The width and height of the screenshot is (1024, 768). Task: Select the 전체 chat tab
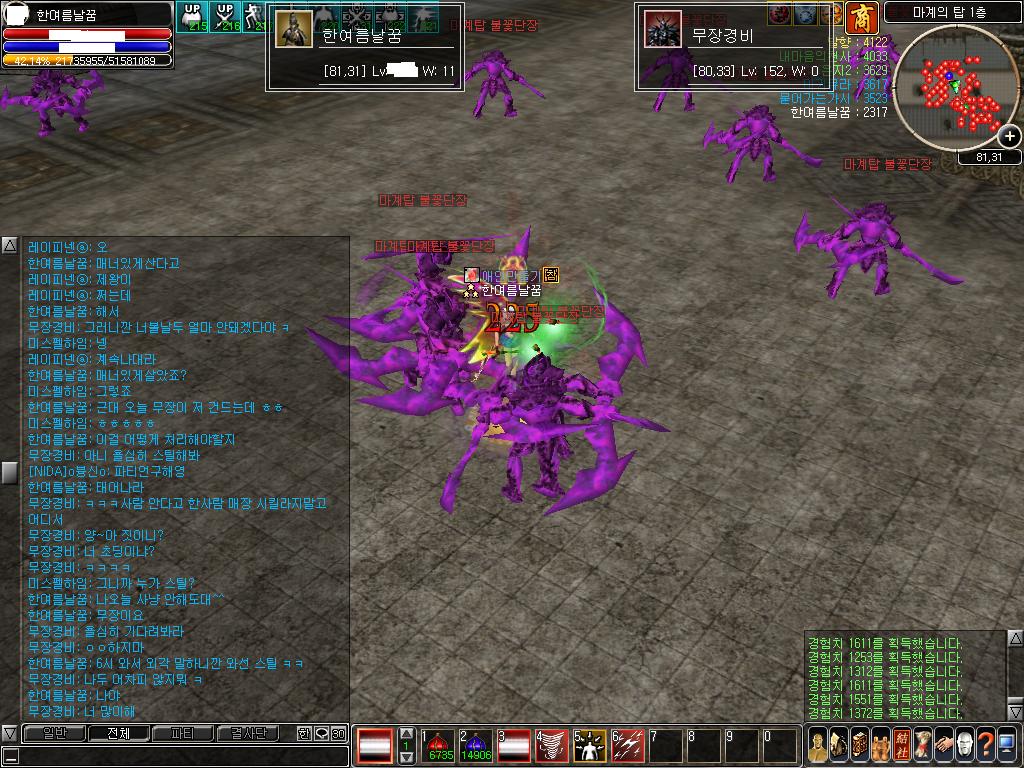click(x=118, y=733)
